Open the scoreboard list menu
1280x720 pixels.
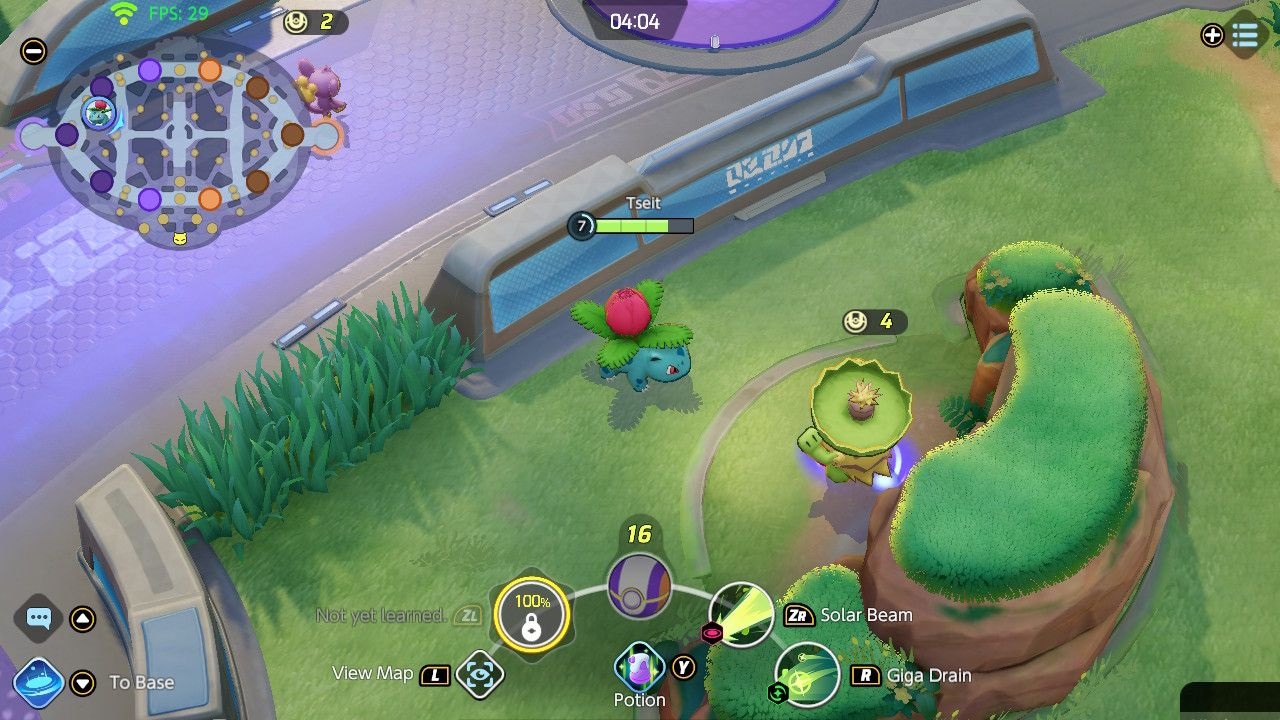1245,36
